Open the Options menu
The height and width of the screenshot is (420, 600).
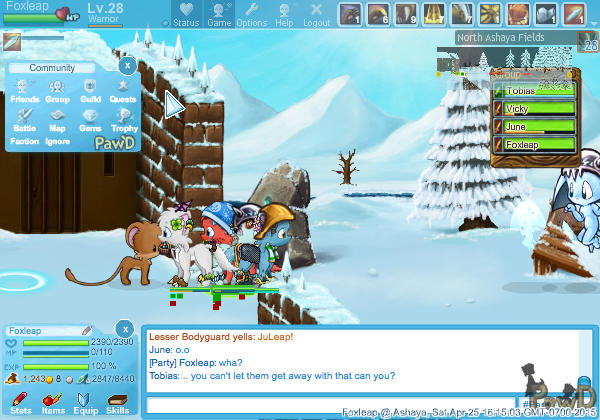click(251, 14)
